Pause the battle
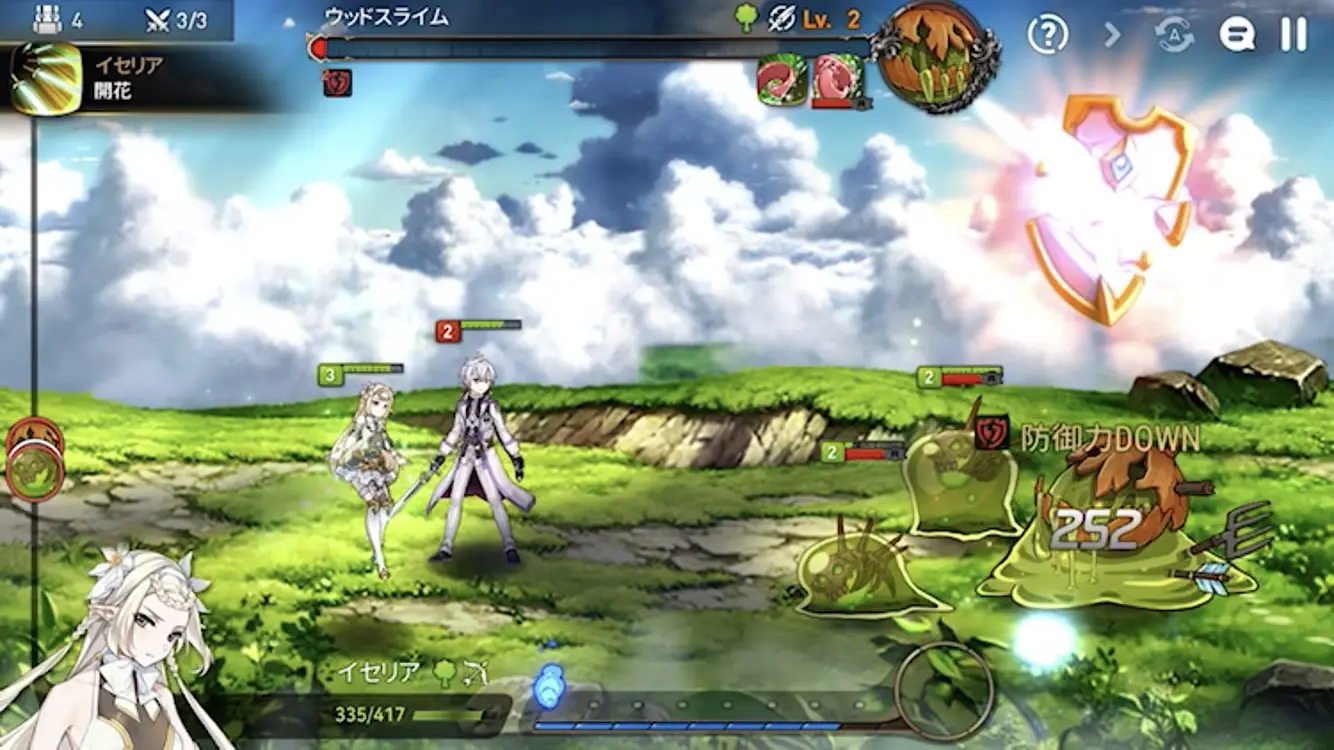Image resolution: width=1334 pixels, height=750 pixels. (1293, 35)
